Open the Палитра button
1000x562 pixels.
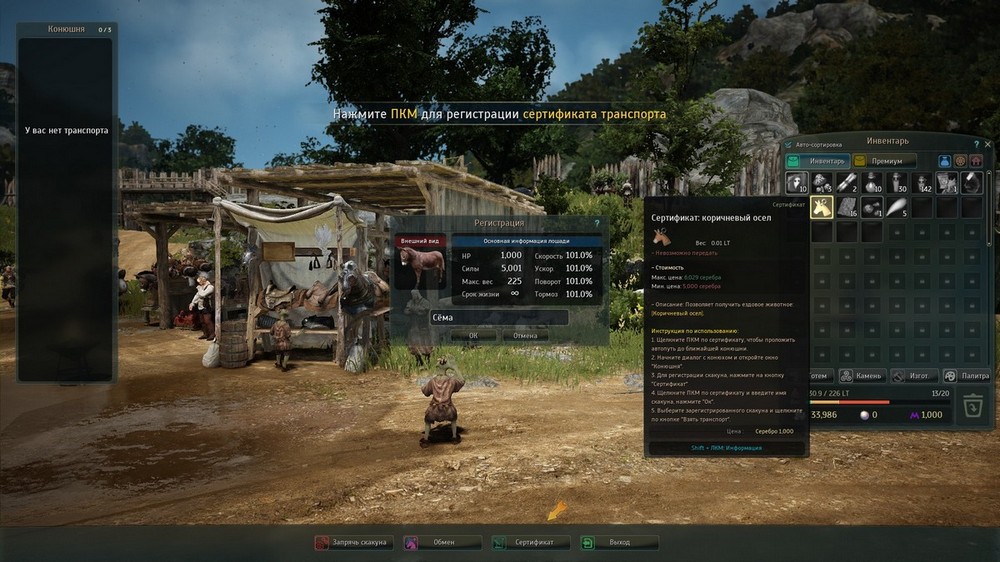point(968,376)
